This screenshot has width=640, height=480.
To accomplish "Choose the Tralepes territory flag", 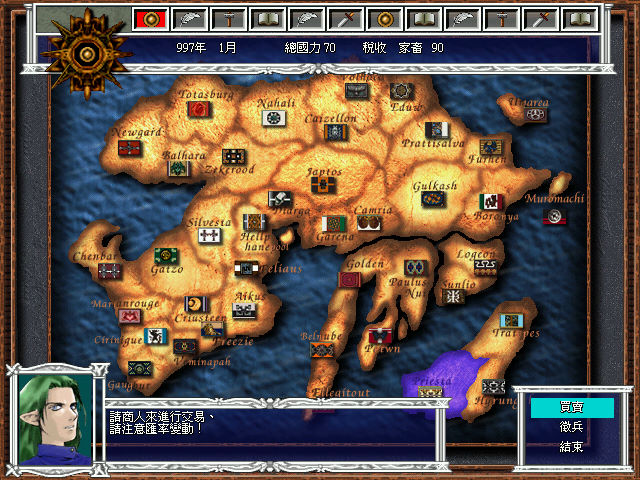I will point(511,321).
